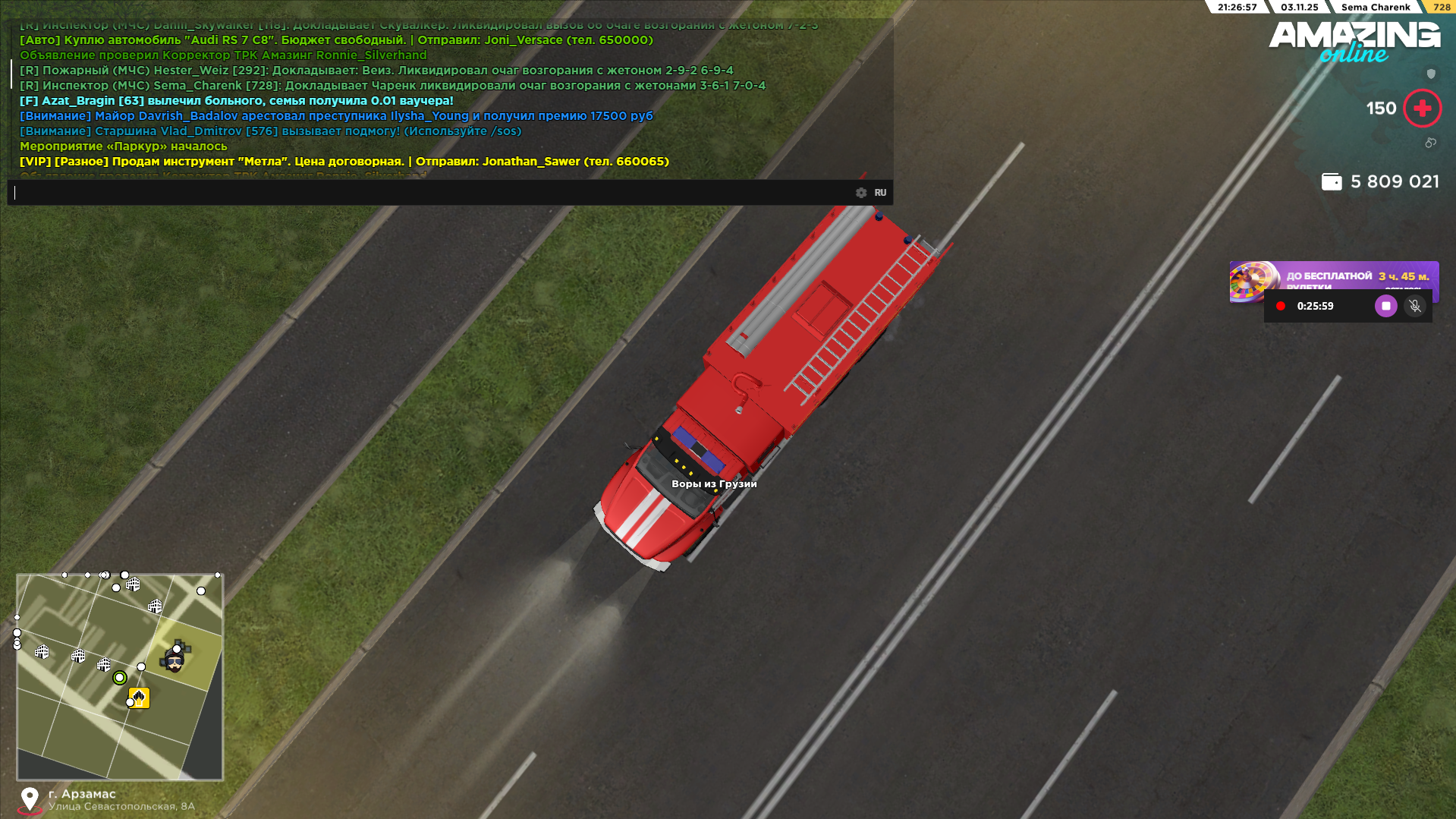Toggle the muted microphone in recorder overlay

click(1415, 306)
